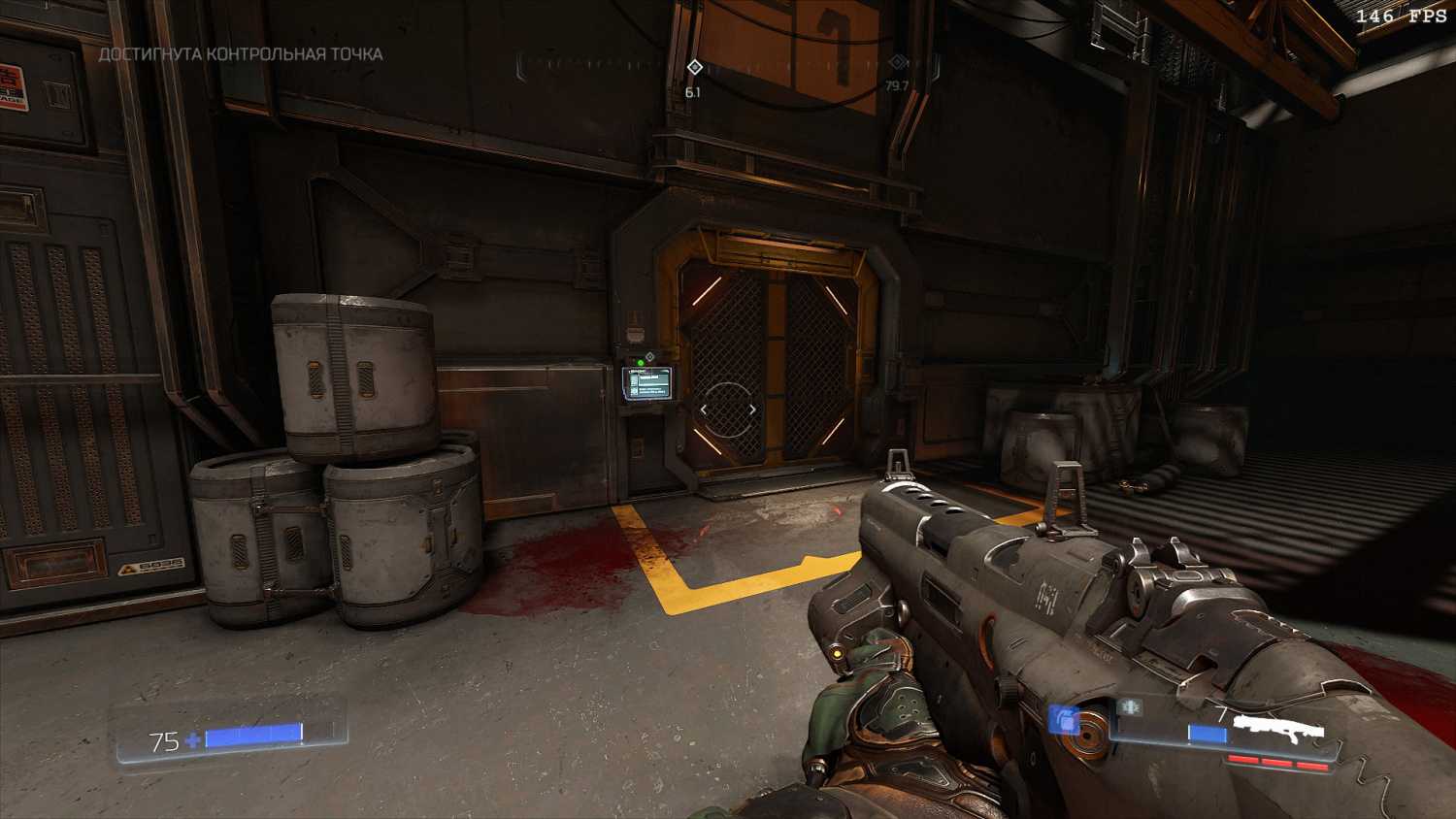The width and height of the screenshot is (1456, 819).
Task: Select the objective marker showing 6.1 distance
Action: (x=694, y=67)
